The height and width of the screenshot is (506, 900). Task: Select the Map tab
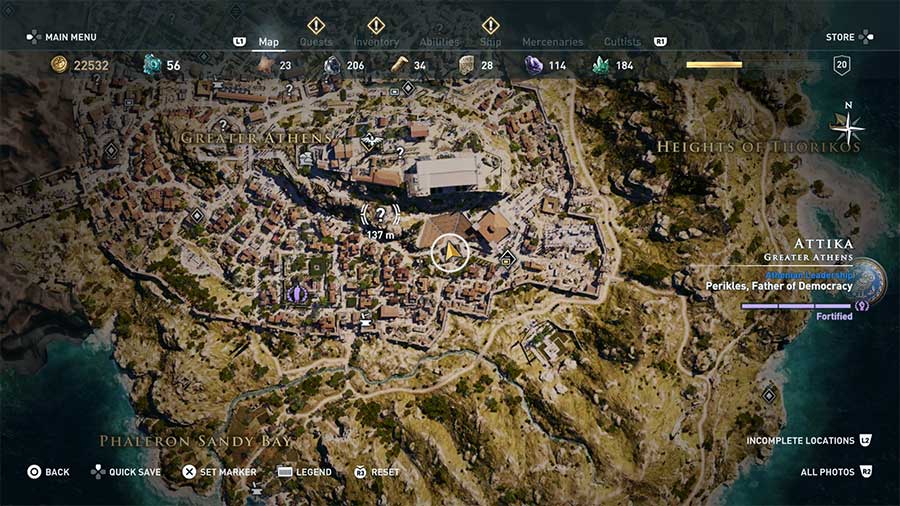coord(268,42)
